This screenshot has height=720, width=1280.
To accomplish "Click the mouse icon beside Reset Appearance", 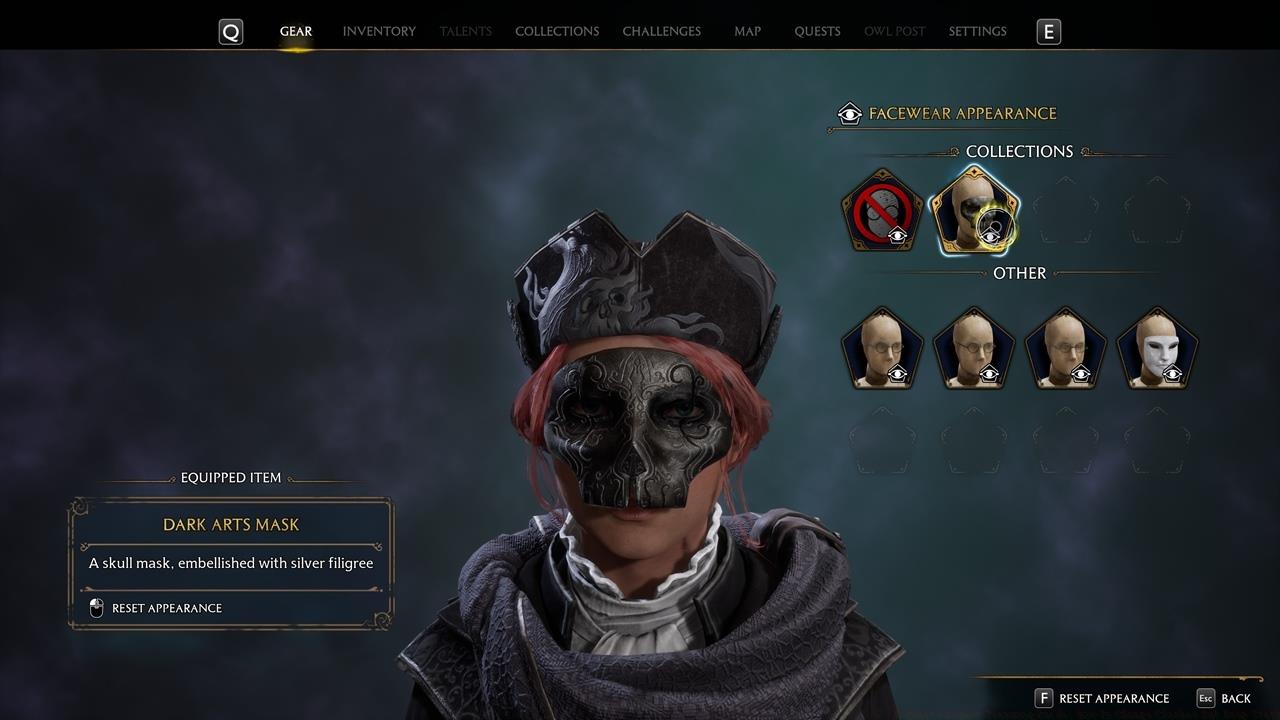I will tap(97, 607).
